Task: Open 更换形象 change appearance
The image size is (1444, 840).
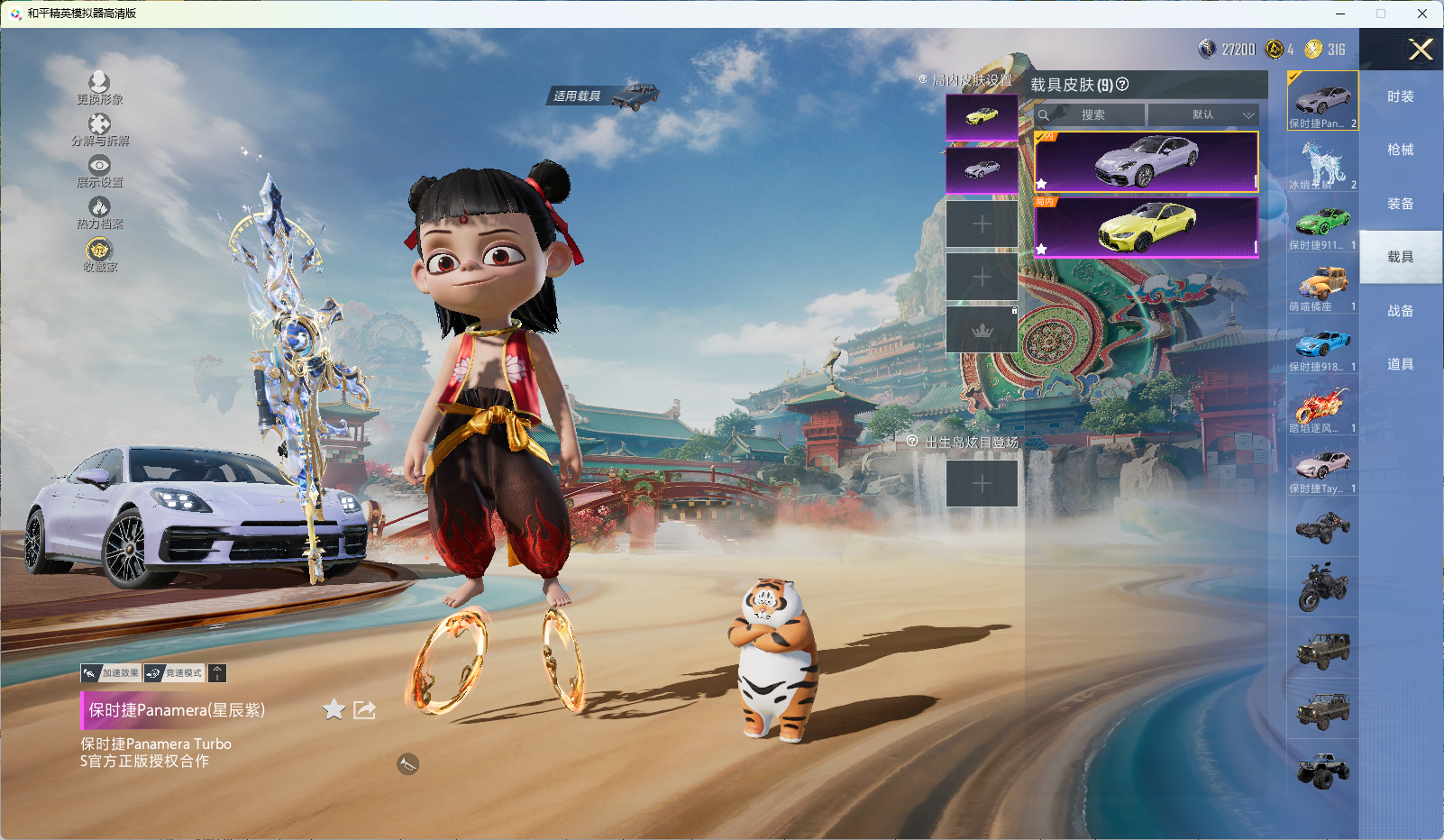Action: pyautogui.click(x=99, y=87)
